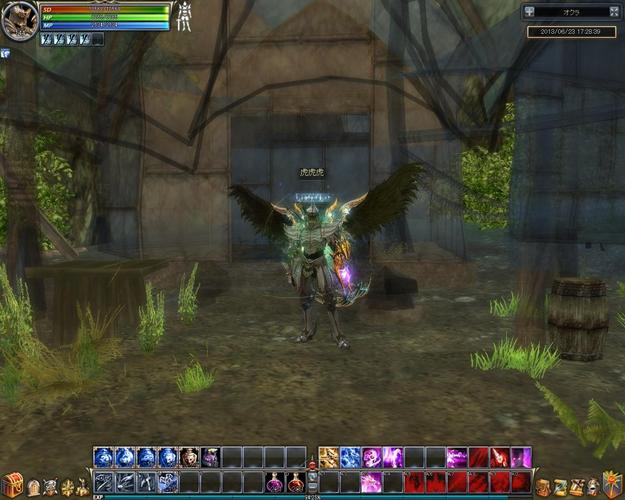
Task: Click the white armor figure status icon
Action: [184, 16]
